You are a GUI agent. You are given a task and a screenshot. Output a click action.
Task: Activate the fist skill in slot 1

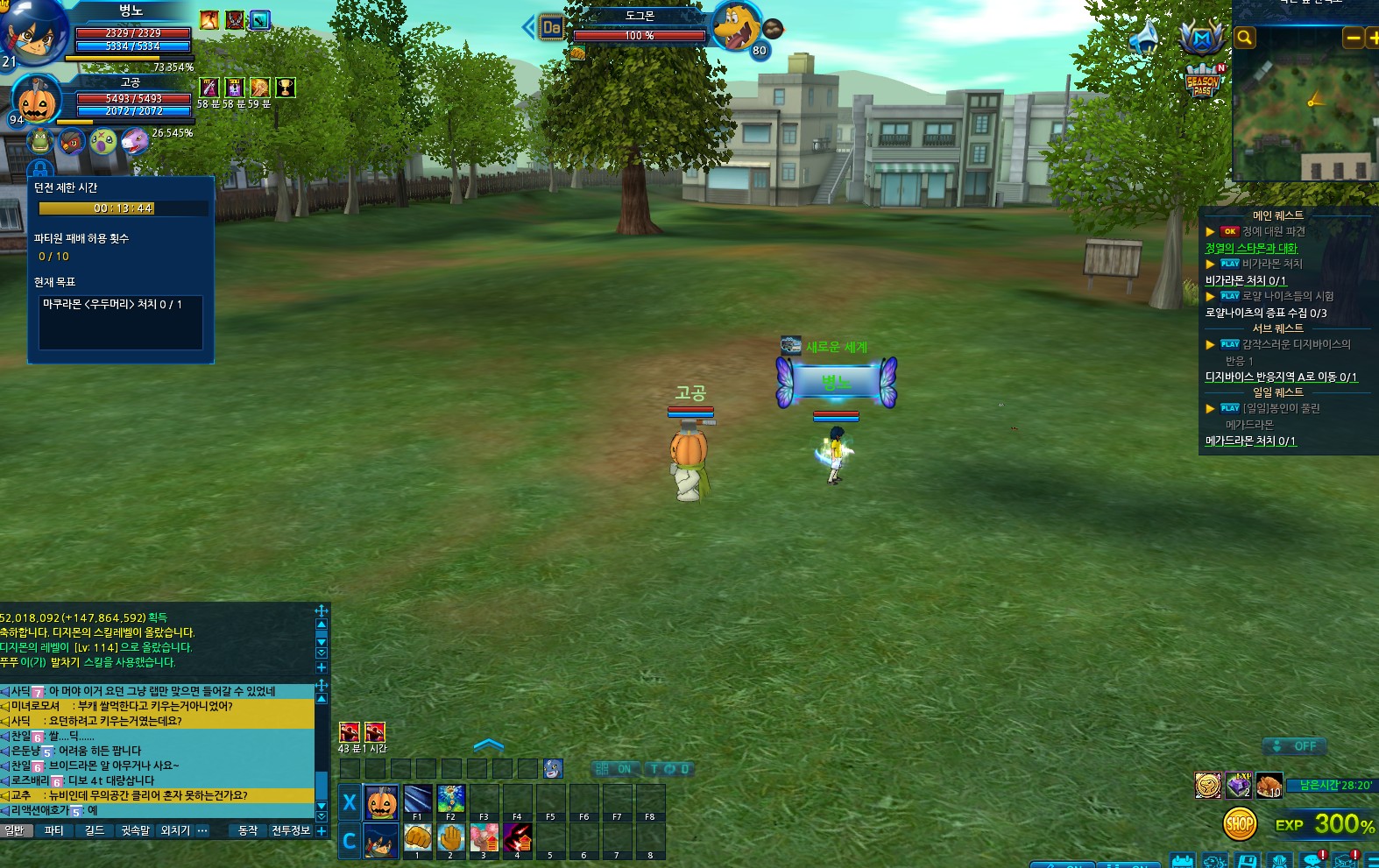click(418, 840)
